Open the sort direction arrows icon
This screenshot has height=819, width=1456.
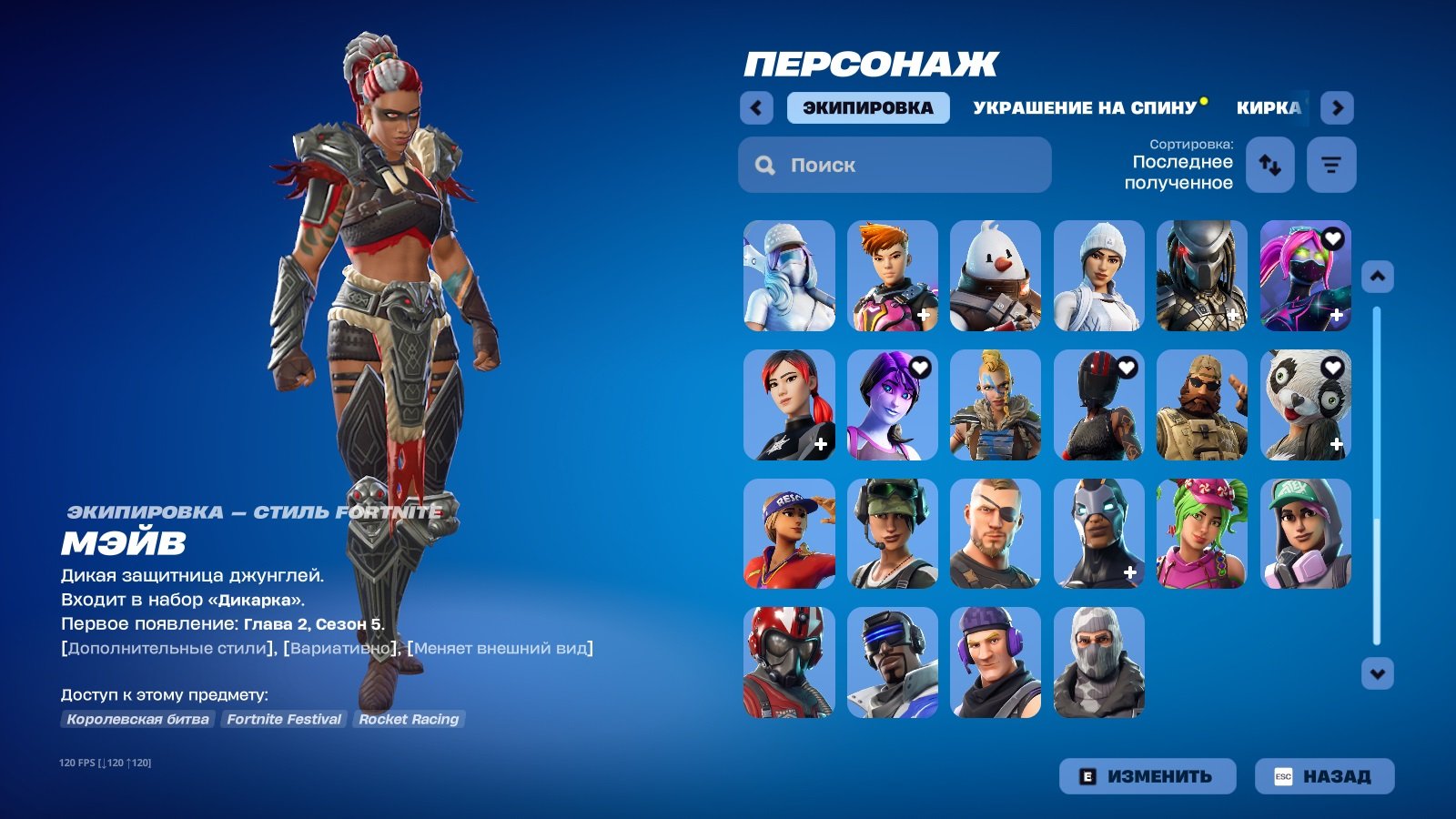[x=1269, y=165]
